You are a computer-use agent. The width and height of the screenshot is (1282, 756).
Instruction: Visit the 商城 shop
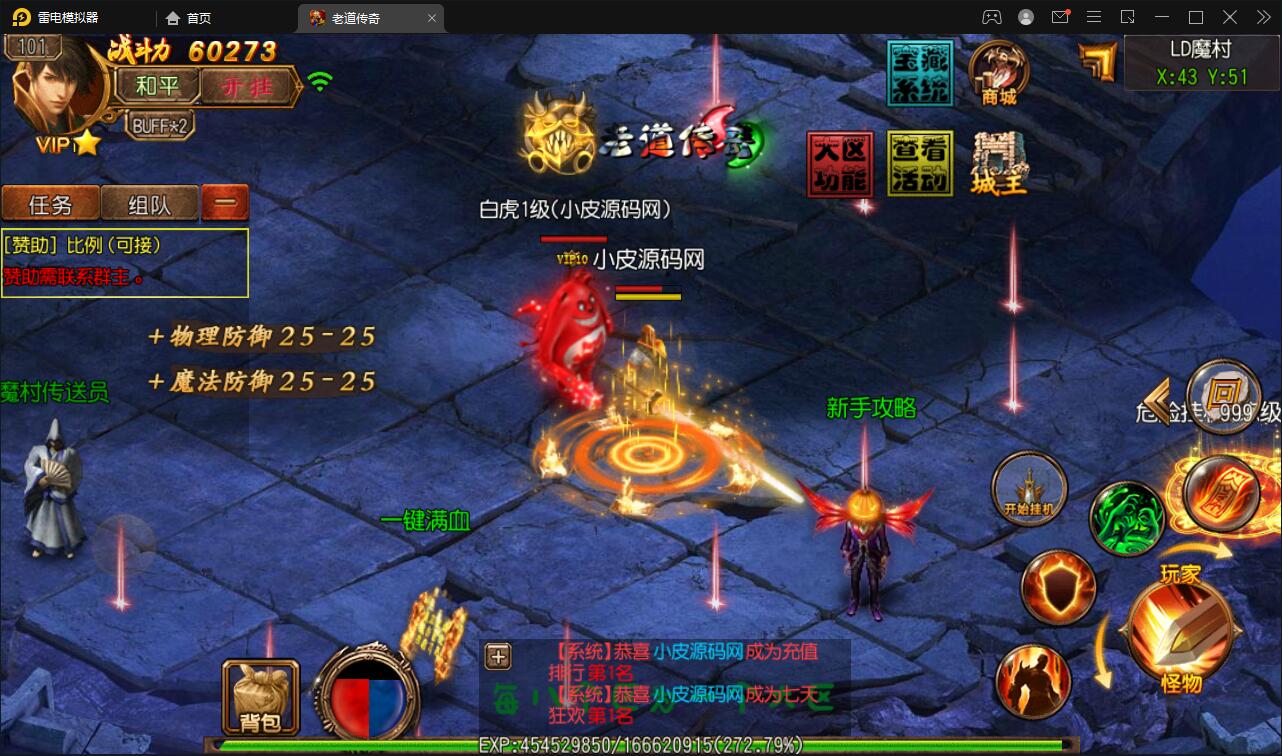tap(999, 73)
